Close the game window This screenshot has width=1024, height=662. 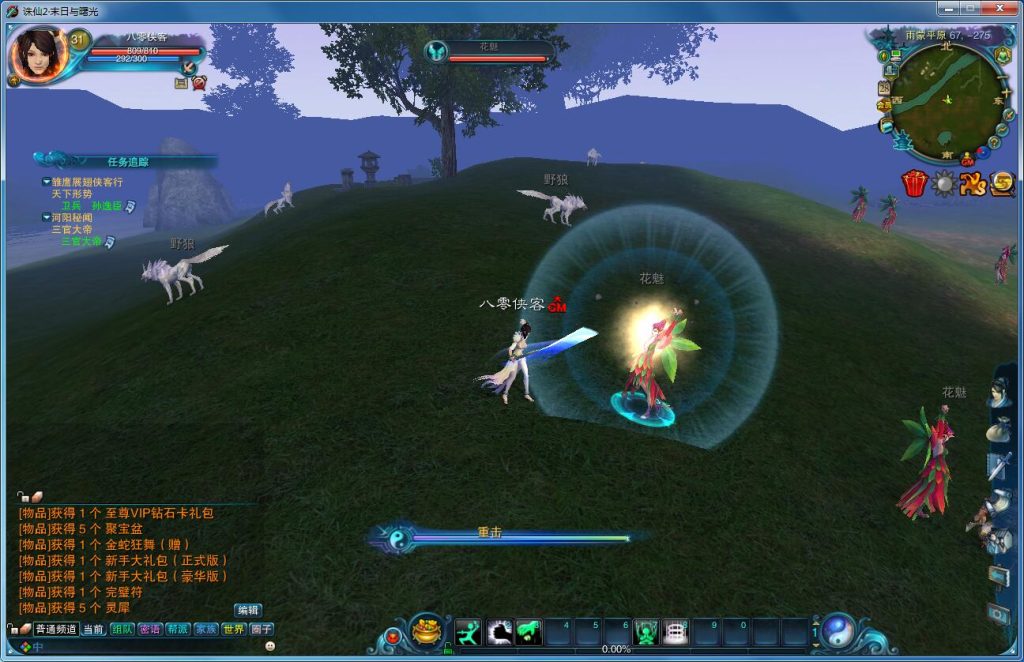click(1002, 9)
